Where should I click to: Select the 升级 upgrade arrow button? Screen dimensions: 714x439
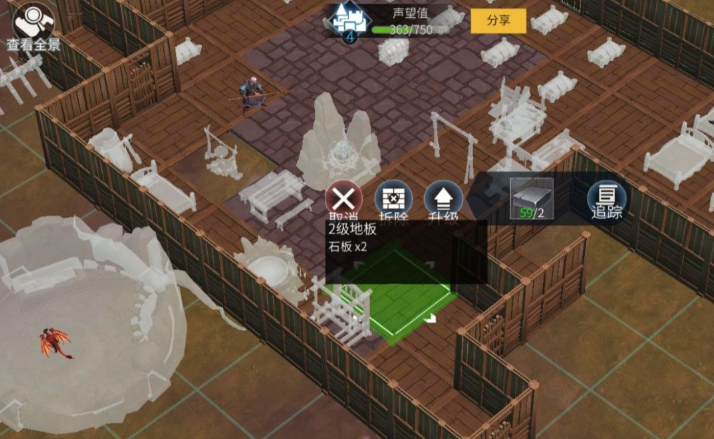click(442, 199)
